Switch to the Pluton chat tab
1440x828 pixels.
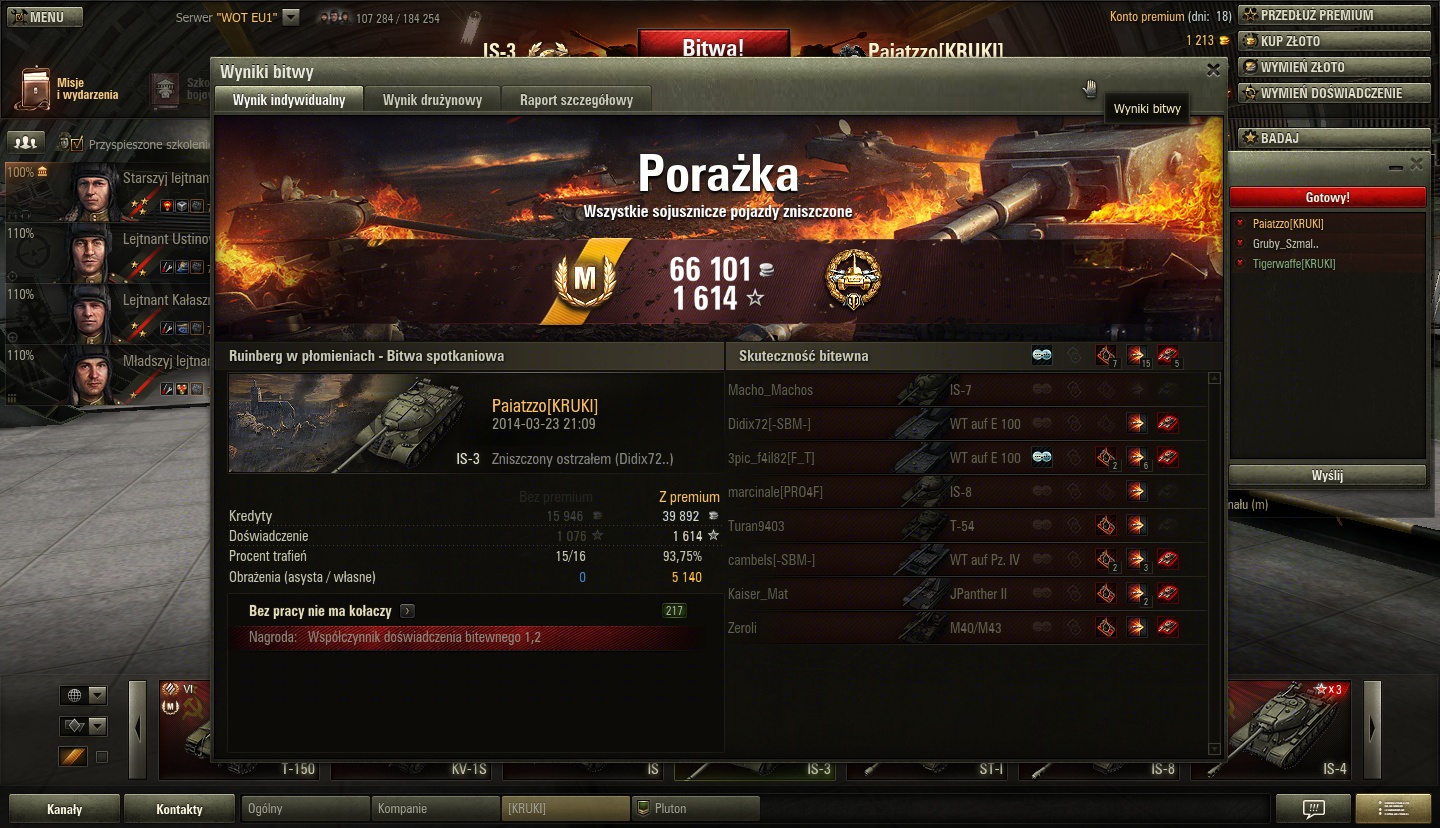pyautogui.click(x=695, y=808)
